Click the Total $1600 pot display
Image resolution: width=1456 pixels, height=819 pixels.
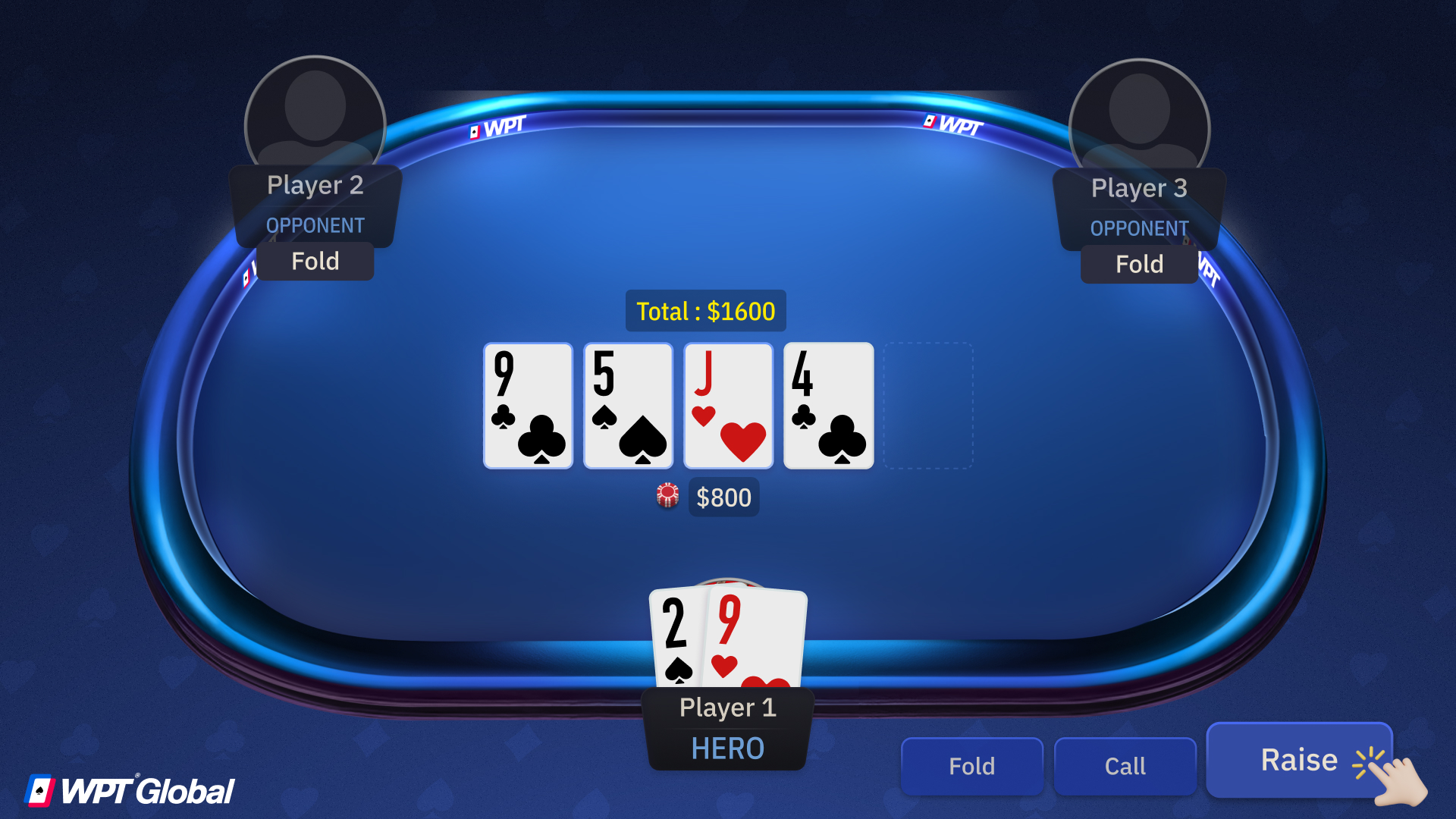pos(705,310)
